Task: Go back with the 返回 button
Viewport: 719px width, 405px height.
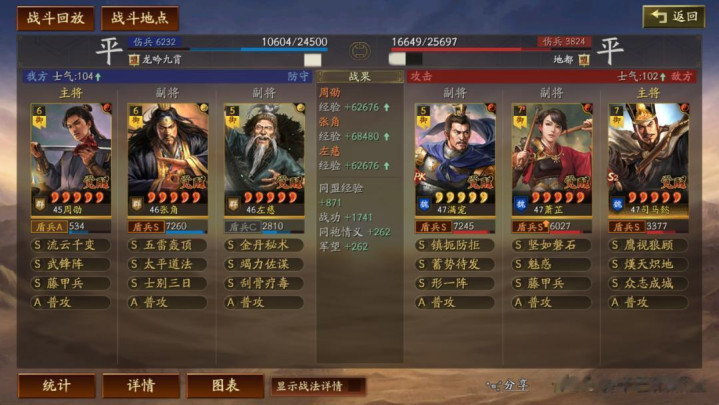Action: click(x=673, y=17)
